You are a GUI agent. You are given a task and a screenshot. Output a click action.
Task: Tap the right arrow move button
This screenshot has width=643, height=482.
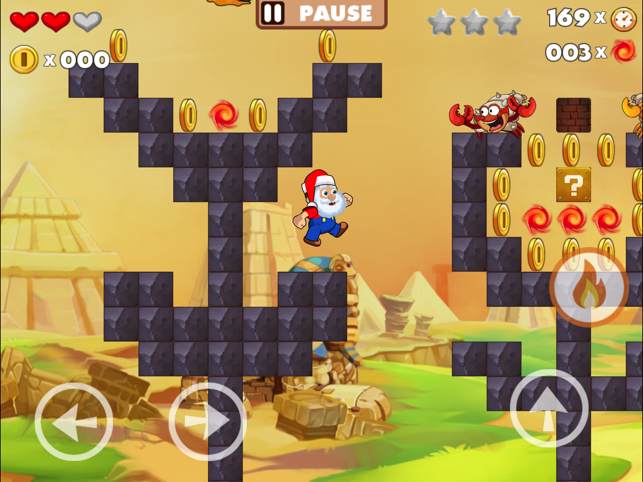point(208,422)
